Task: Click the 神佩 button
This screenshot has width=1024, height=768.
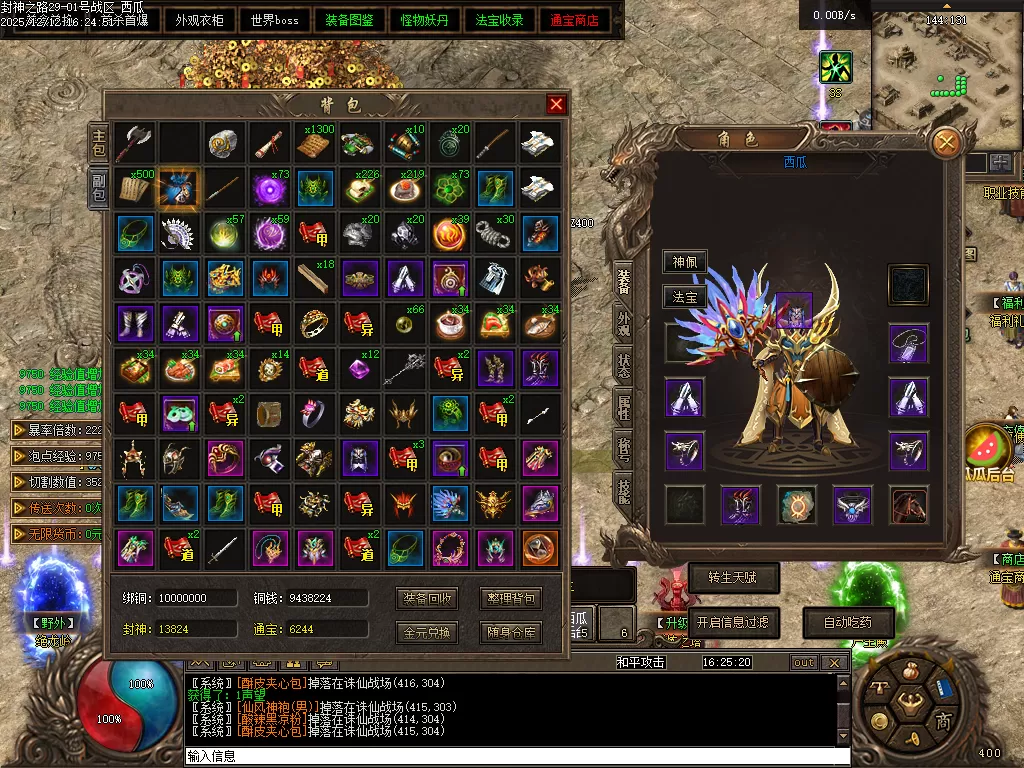Action: (x=685, y=263)
